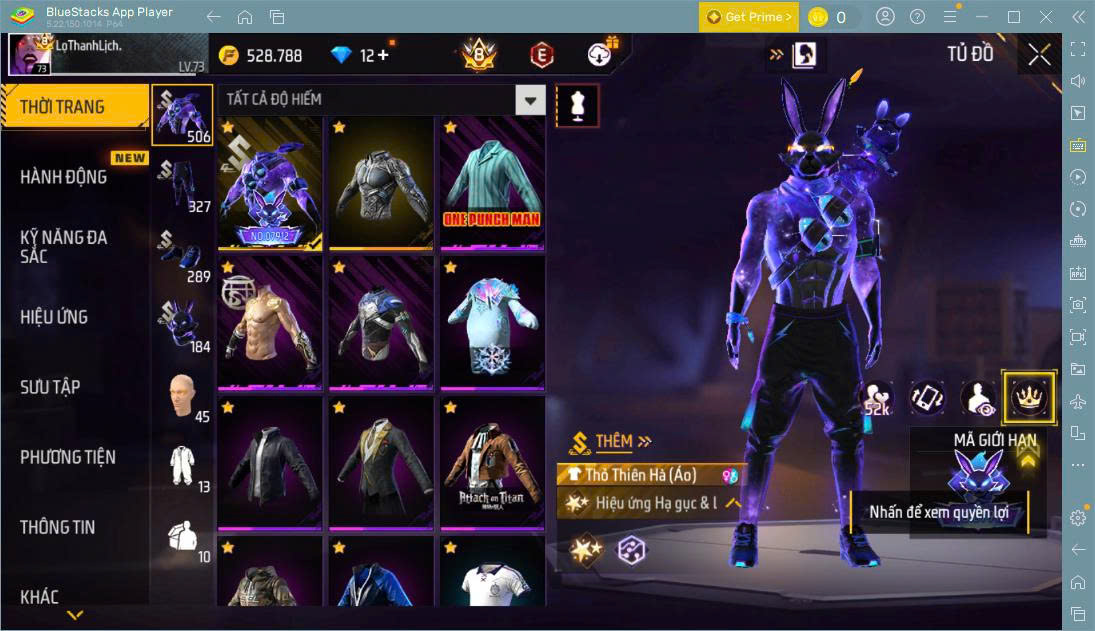Open the Hiệu Ứng tab

click(55, 317)
